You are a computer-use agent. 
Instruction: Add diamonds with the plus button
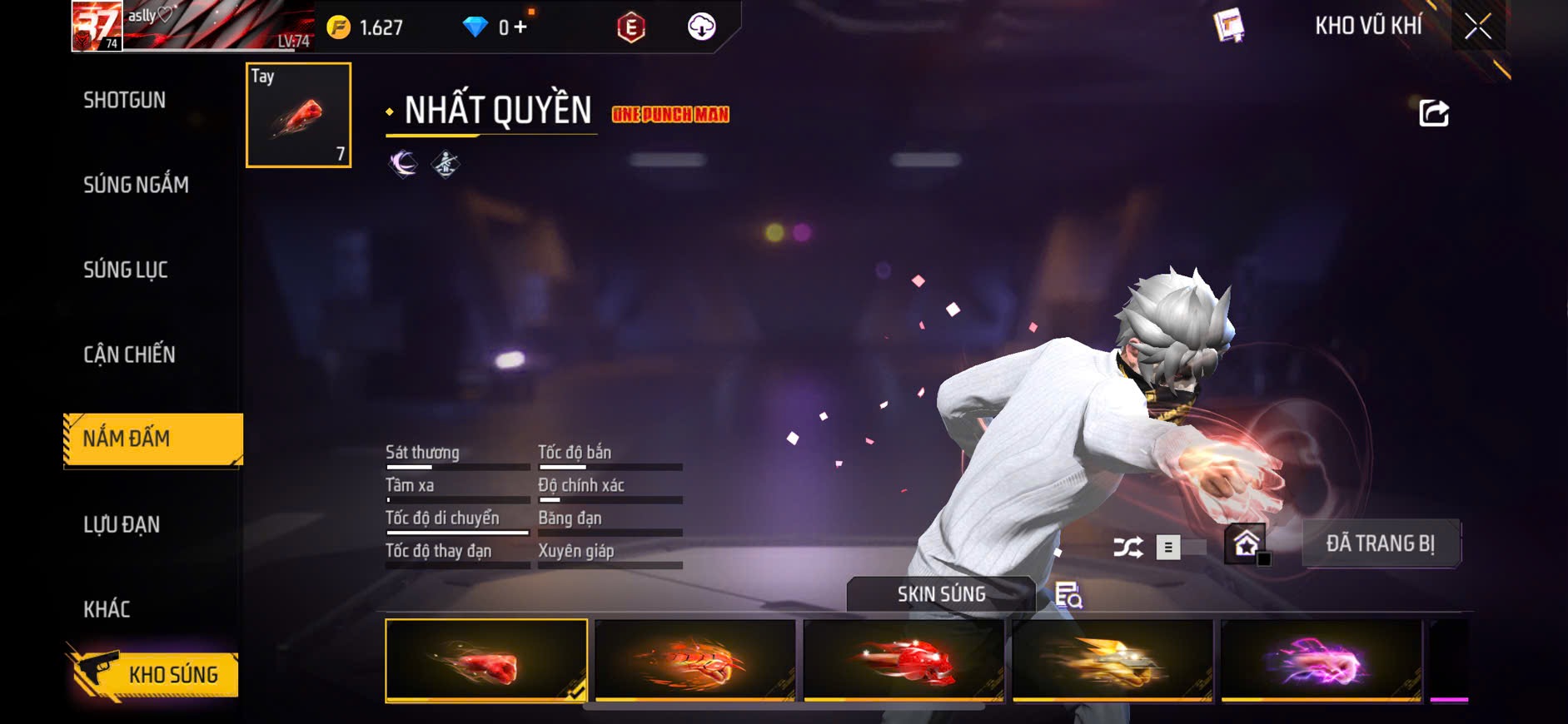pos(520,27)
